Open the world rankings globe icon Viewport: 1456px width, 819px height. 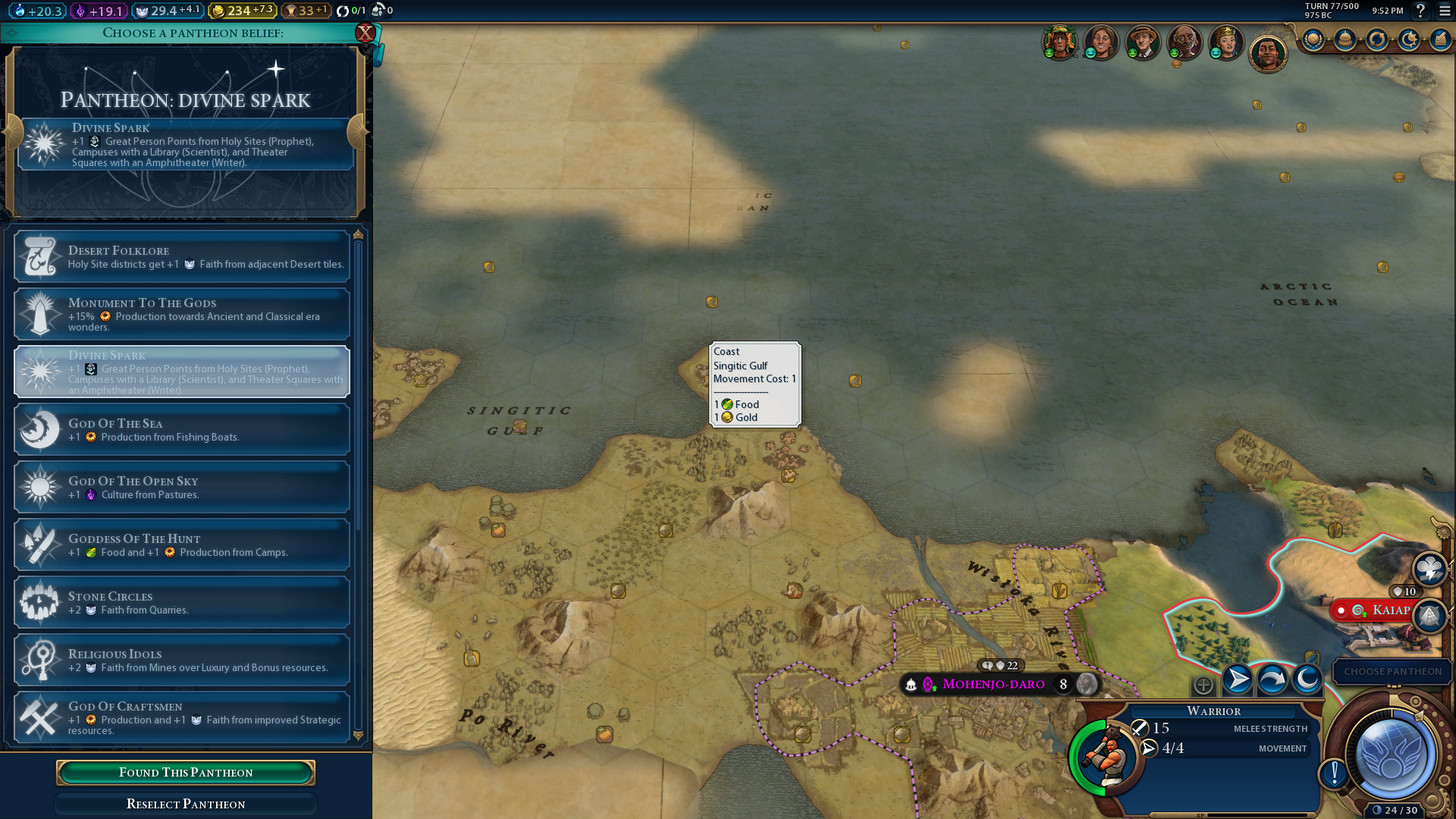click(x=1313, y=39)
